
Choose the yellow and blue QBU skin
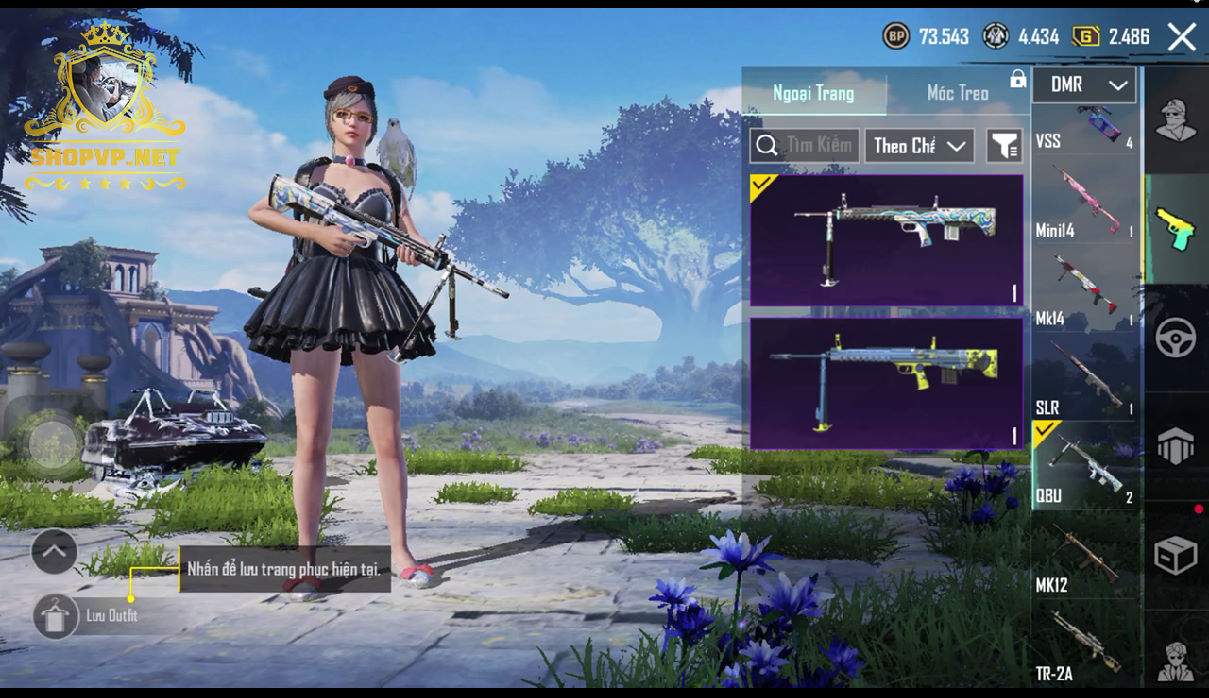tap(886, 383)
